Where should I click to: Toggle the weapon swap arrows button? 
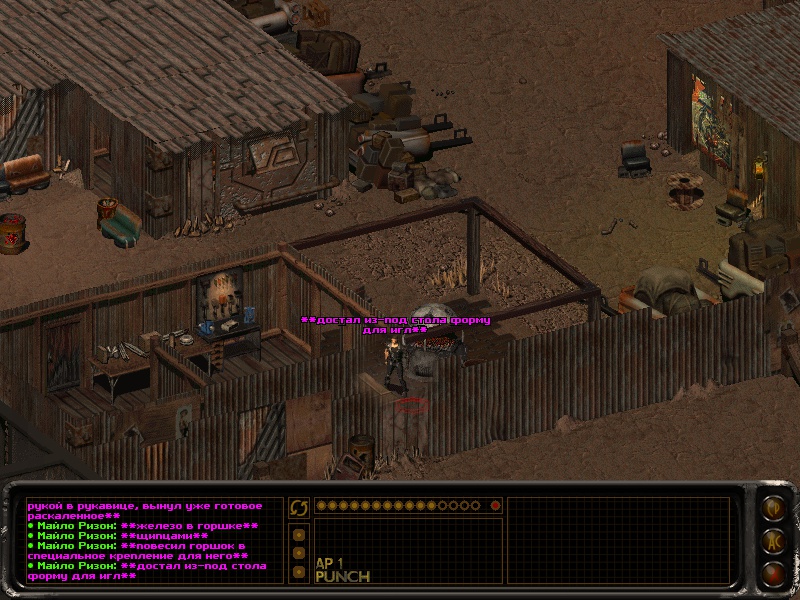click(299, 507)
